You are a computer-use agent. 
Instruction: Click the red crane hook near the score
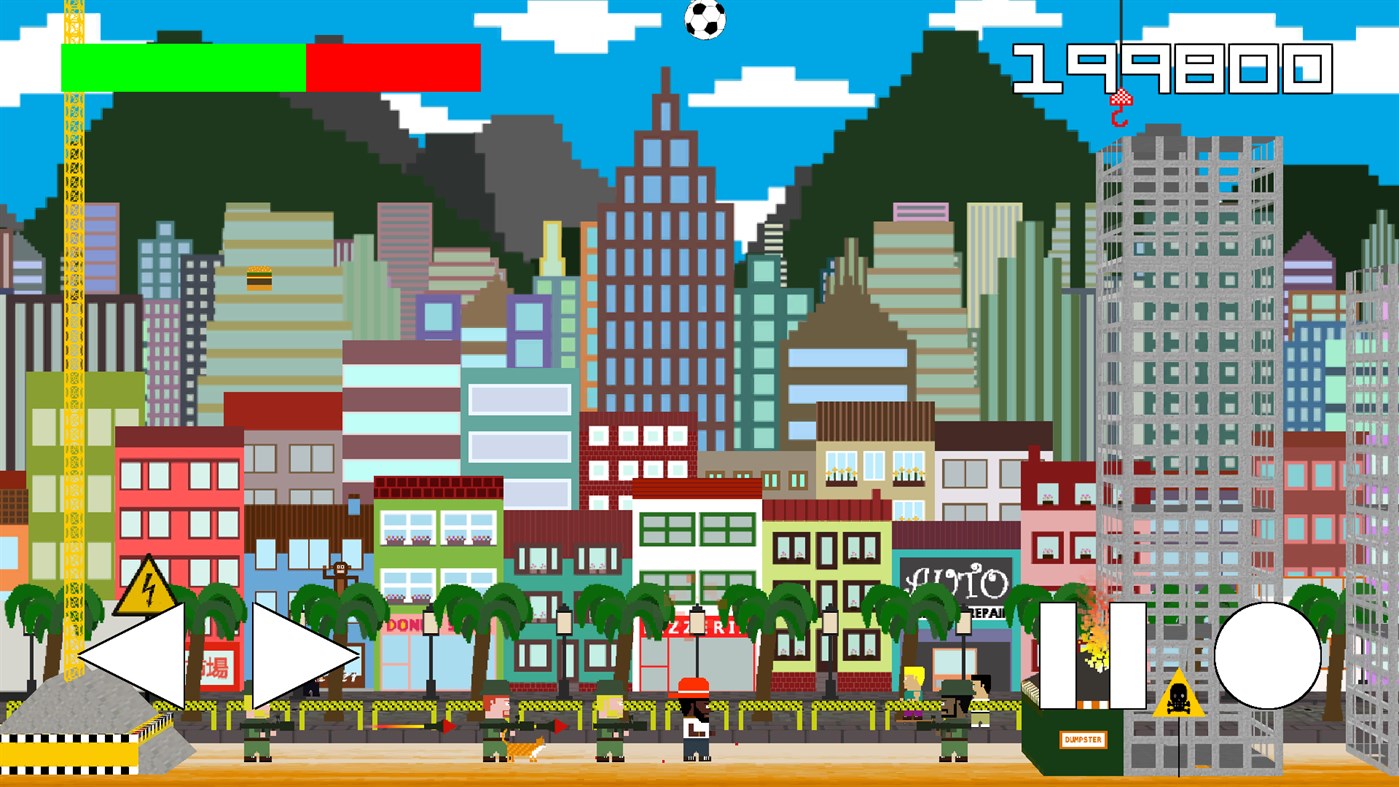pos(1122,103)
